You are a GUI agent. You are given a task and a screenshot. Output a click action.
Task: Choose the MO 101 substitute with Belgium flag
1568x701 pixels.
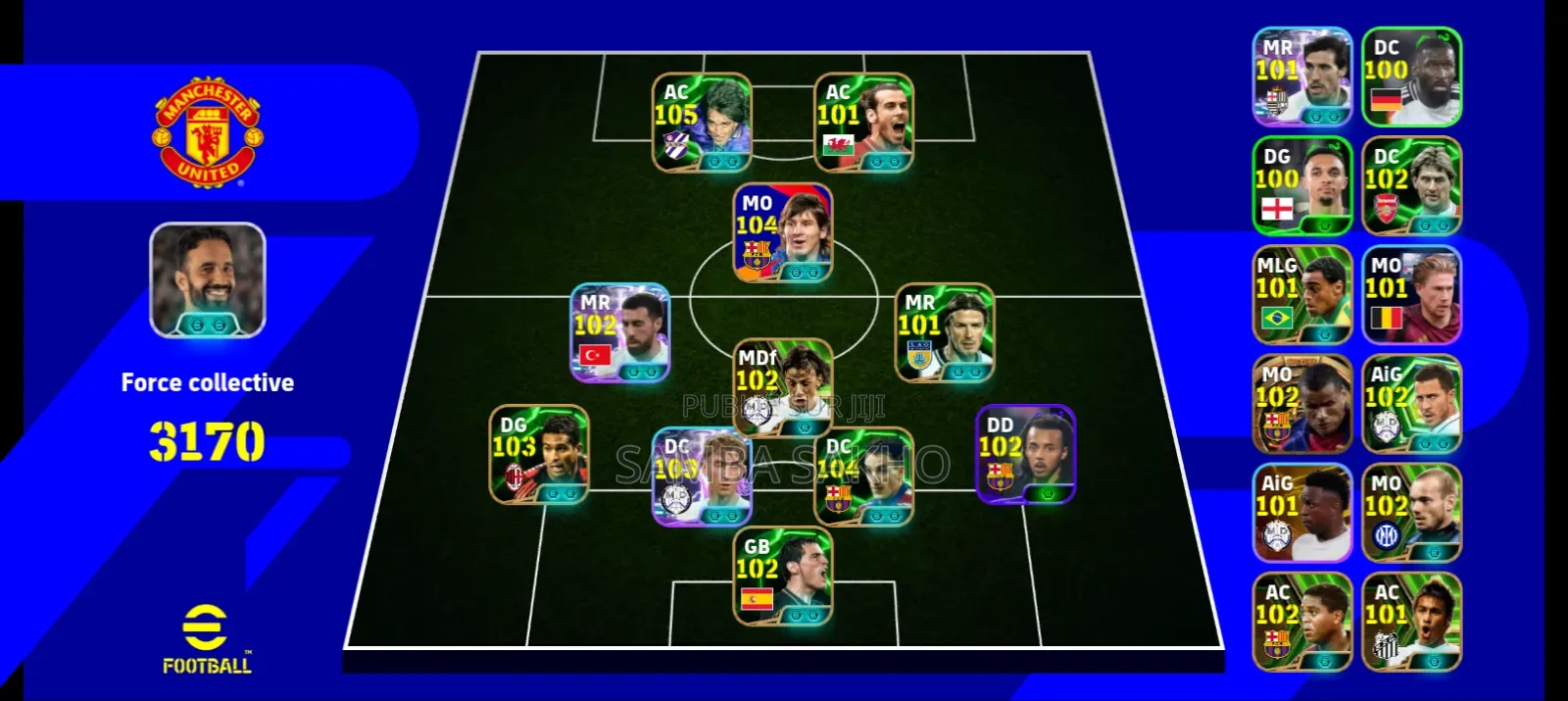pos(1411,294)
